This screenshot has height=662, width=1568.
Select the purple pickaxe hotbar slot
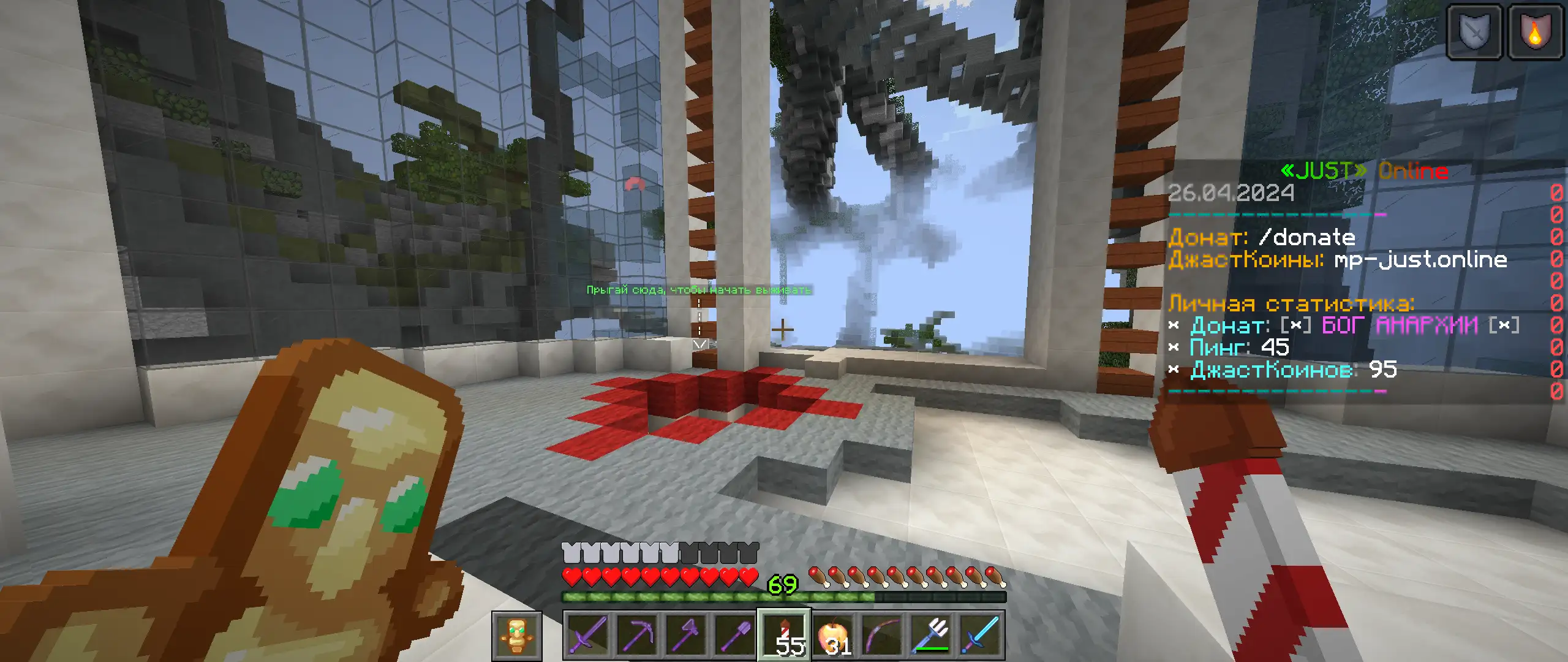[x=637, y=635]
